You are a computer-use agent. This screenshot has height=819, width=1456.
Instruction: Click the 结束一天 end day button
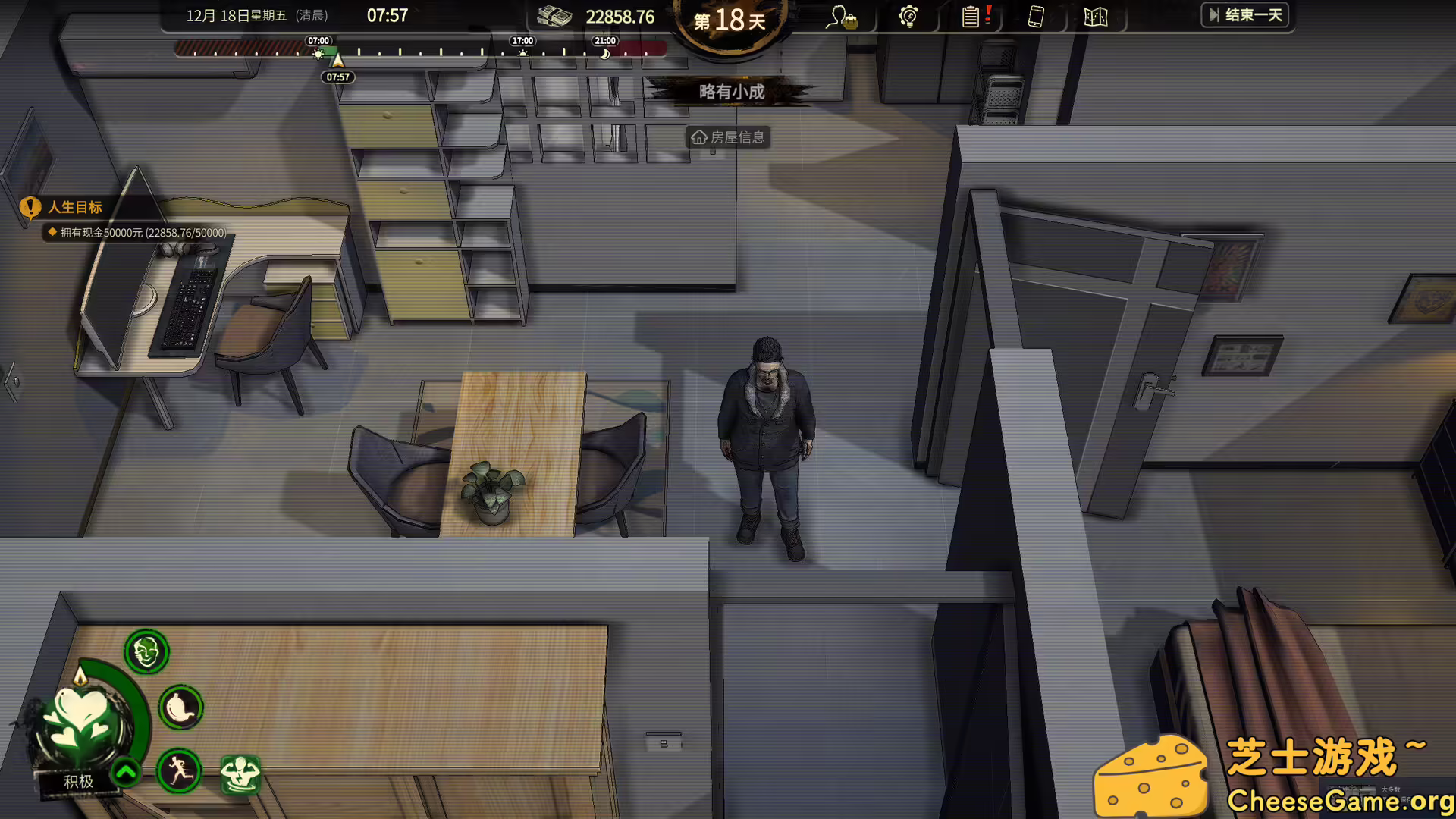[x=1246, y=15]
